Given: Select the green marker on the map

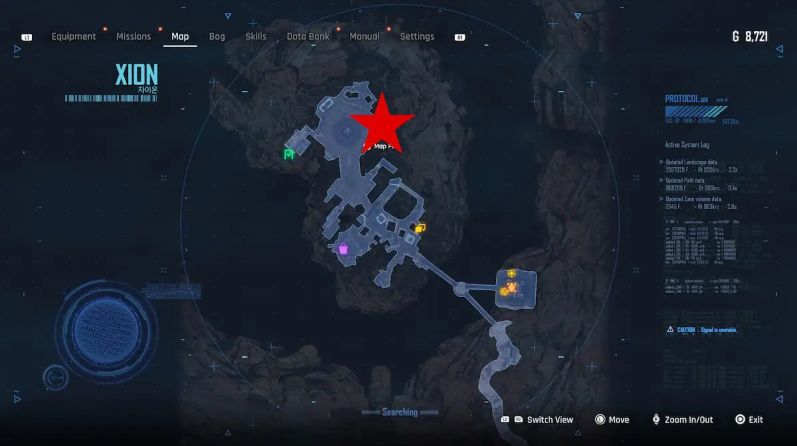Looking at the screenshot, I should point(289,154).
